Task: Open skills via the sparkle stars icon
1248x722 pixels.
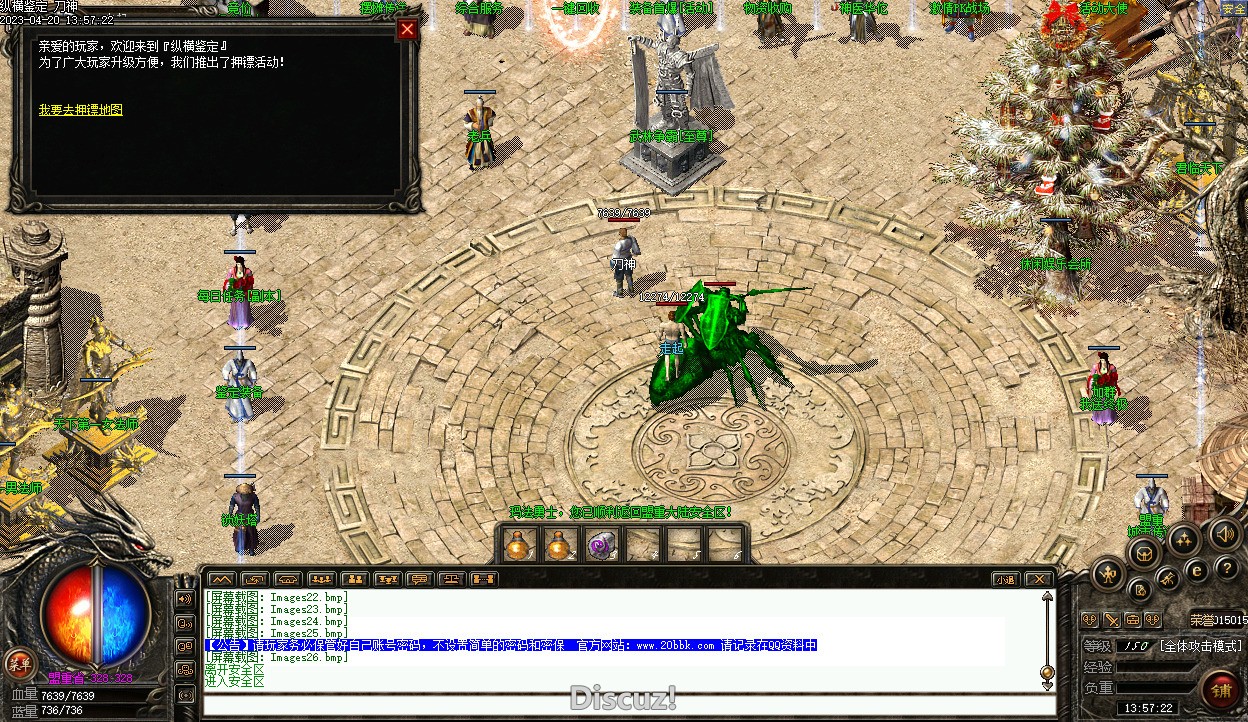Action: [x=1184, y=541]
